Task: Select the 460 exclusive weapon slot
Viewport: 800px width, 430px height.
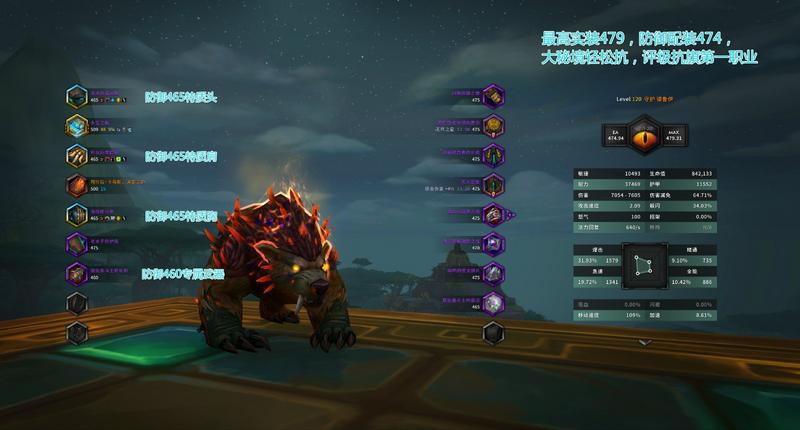Action: (x=78, y=273)
